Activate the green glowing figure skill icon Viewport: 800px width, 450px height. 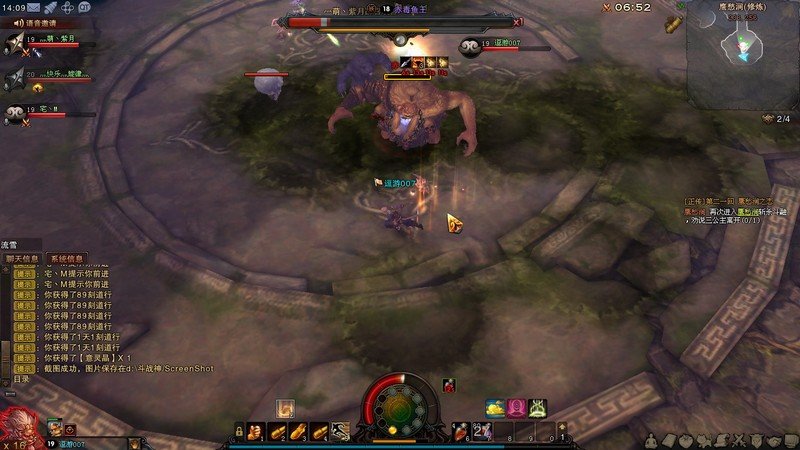[x=538, y=407]
